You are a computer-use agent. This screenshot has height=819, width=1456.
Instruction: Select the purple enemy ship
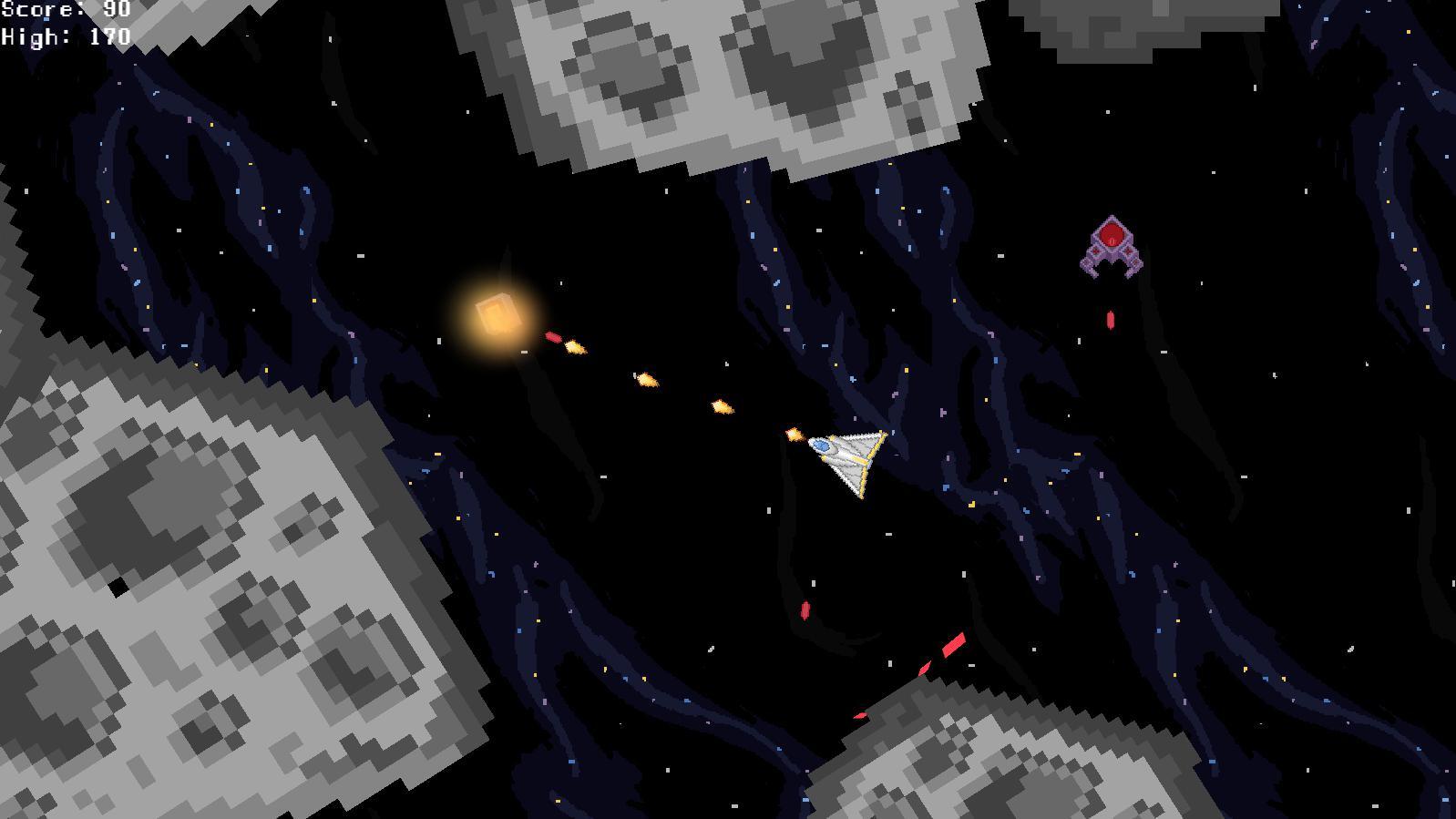(x=1110, y=246)
